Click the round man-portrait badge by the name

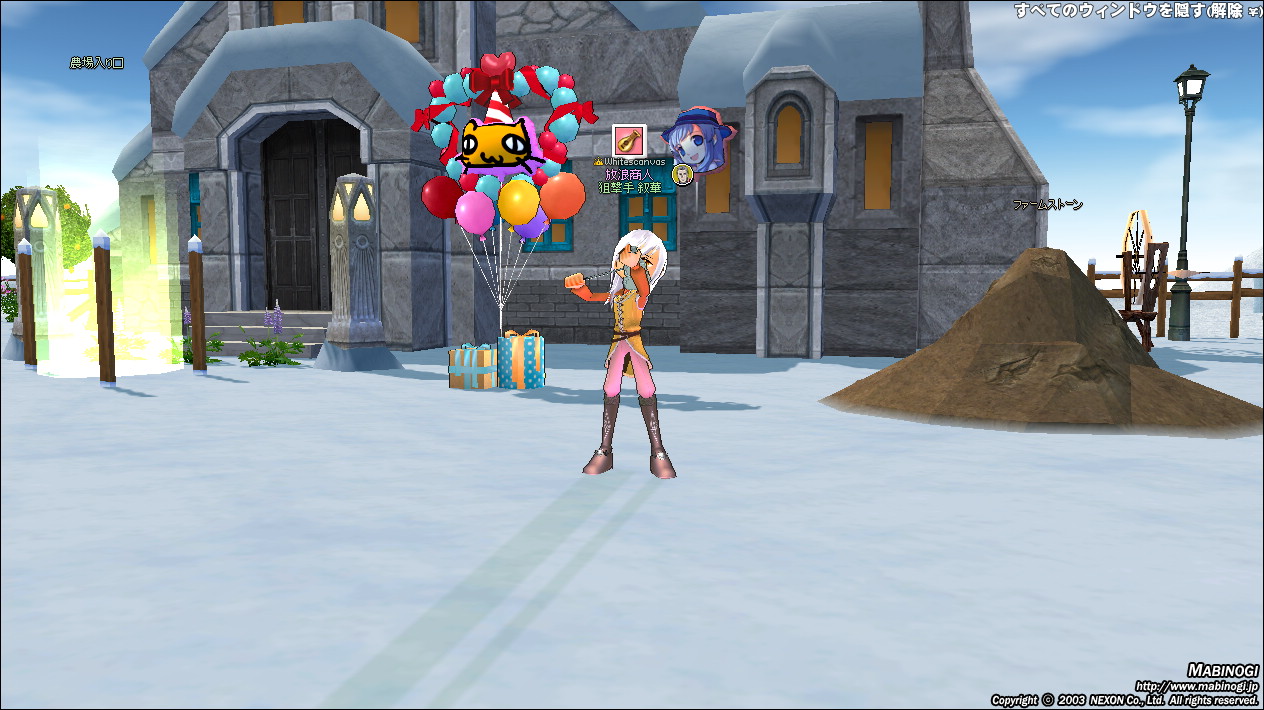coord(682,175)
